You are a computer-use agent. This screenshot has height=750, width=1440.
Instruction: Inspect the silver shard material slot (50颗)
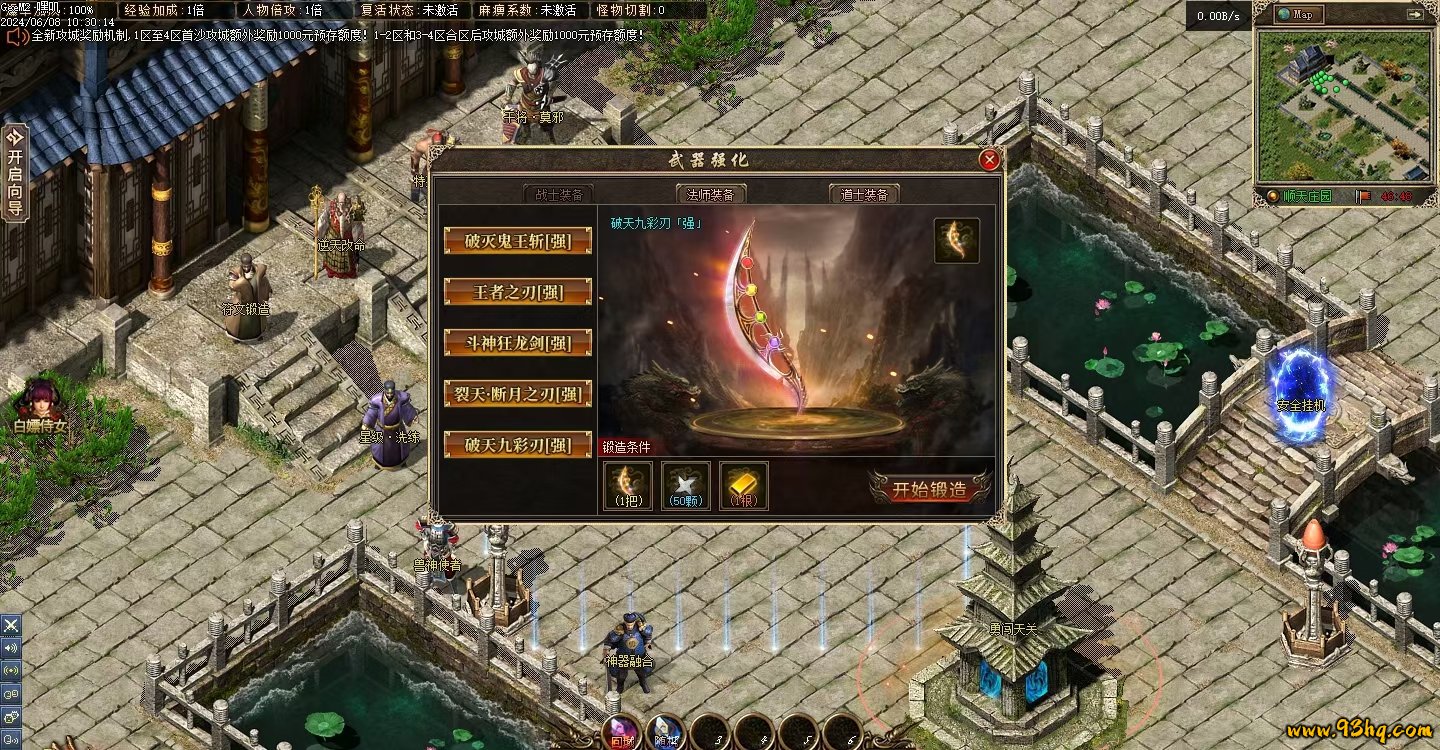(x=685, y=485)
